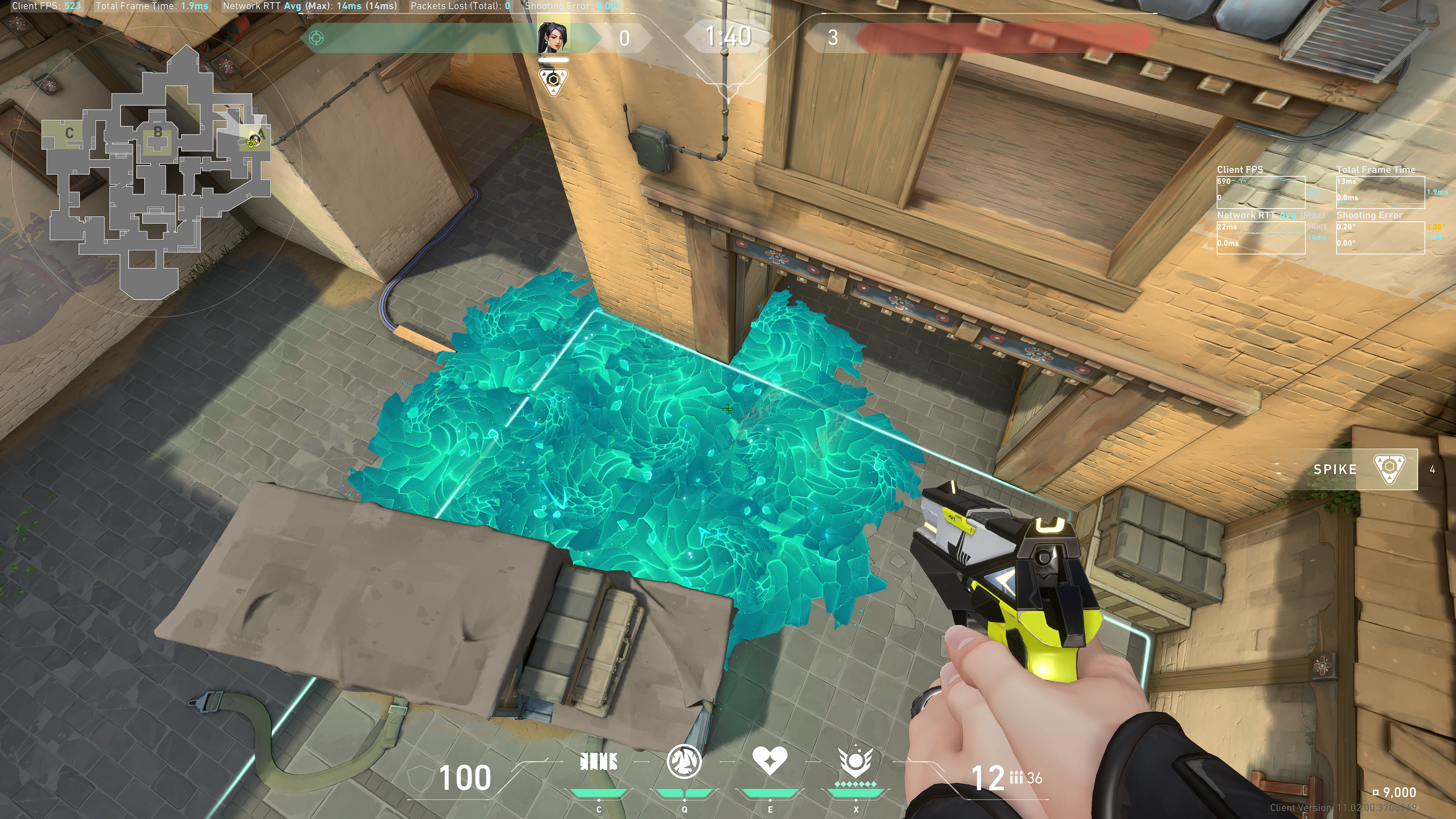Select the Spike inventory slot
The image size is (1456, 819).
pyautogui.click(x=1357, y=469)
